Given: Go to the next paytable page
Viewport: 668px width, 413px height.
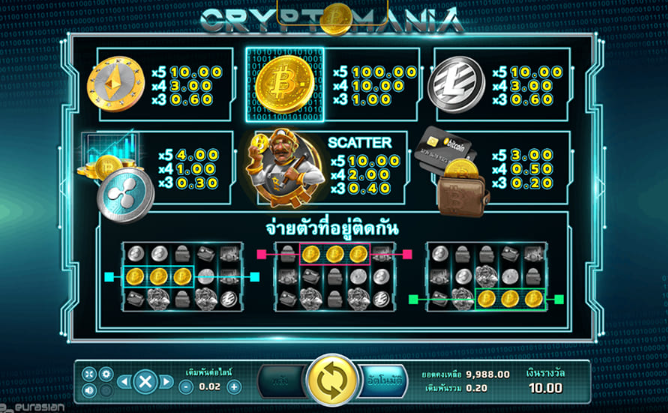Looking at the screenshot, I should click(167, 381).
